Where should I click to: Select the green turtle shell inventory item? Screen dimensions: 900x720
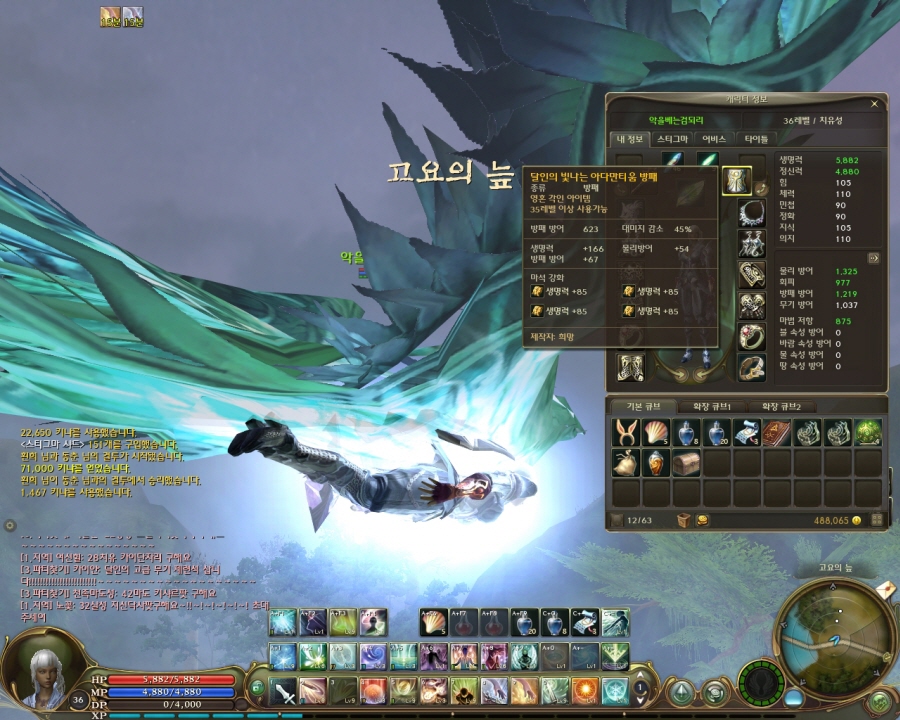click(x=867, y=432)
